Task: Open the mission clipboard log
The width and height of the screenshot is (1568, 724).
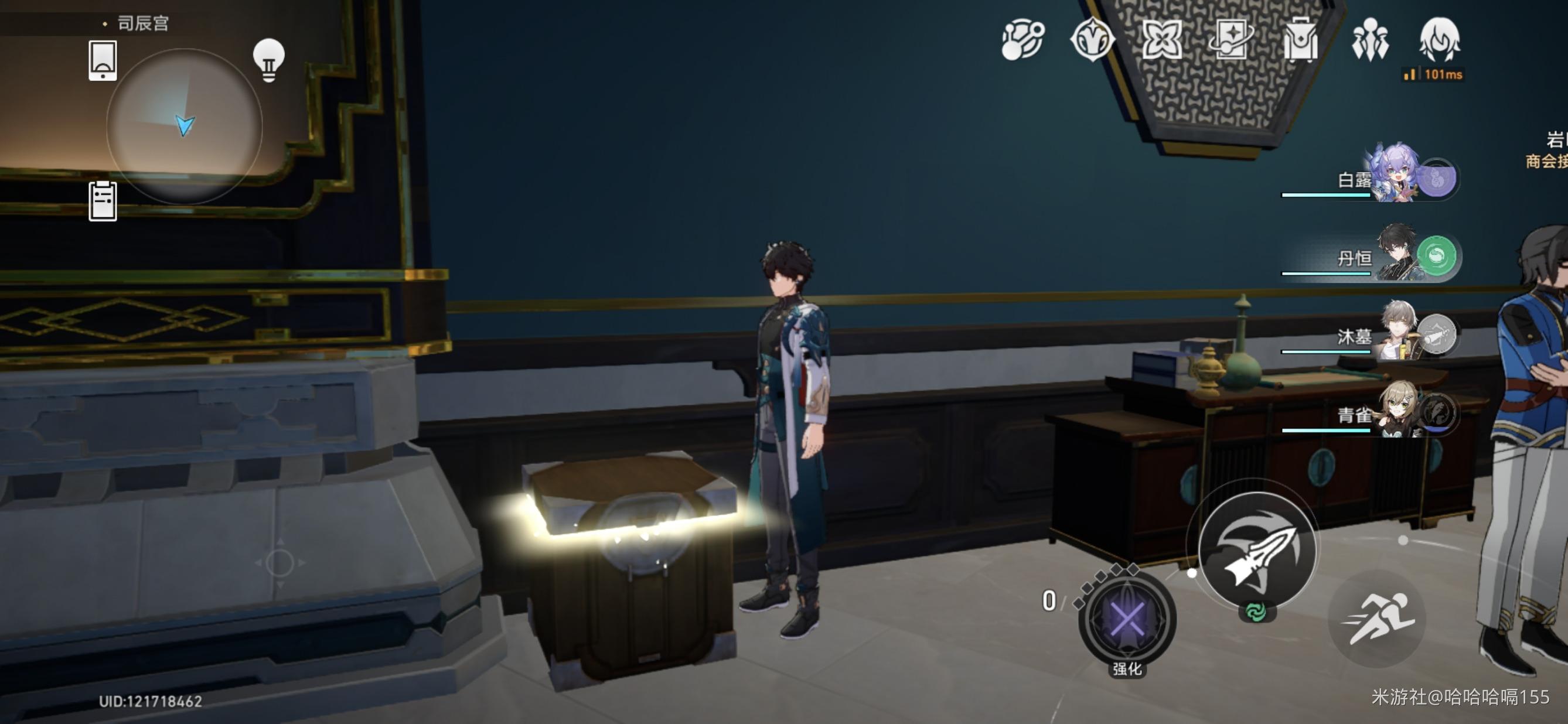Action: click(x=103, y=201)
